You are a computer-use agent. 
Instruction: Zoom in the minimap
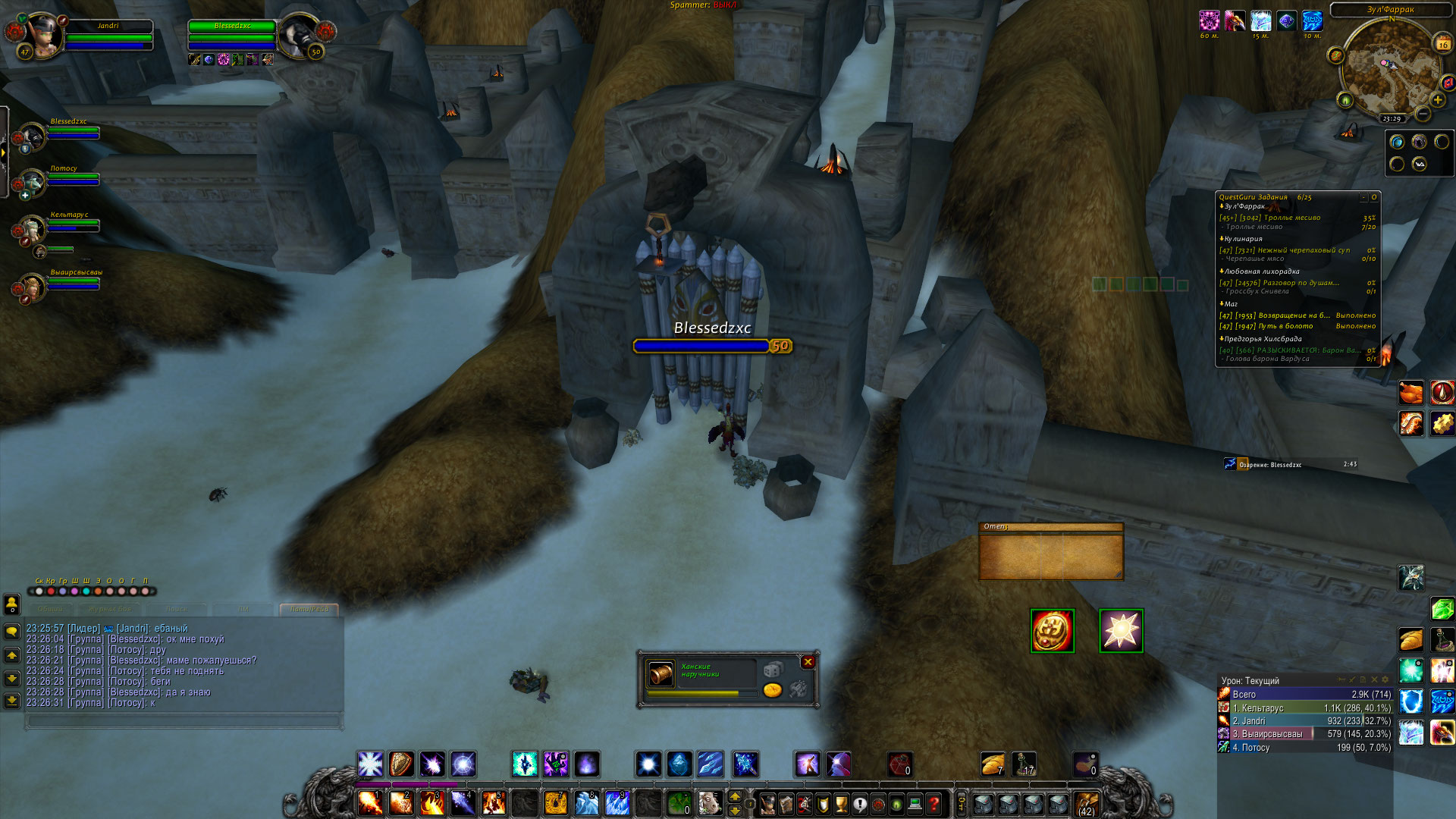(x=1437, y=99)
